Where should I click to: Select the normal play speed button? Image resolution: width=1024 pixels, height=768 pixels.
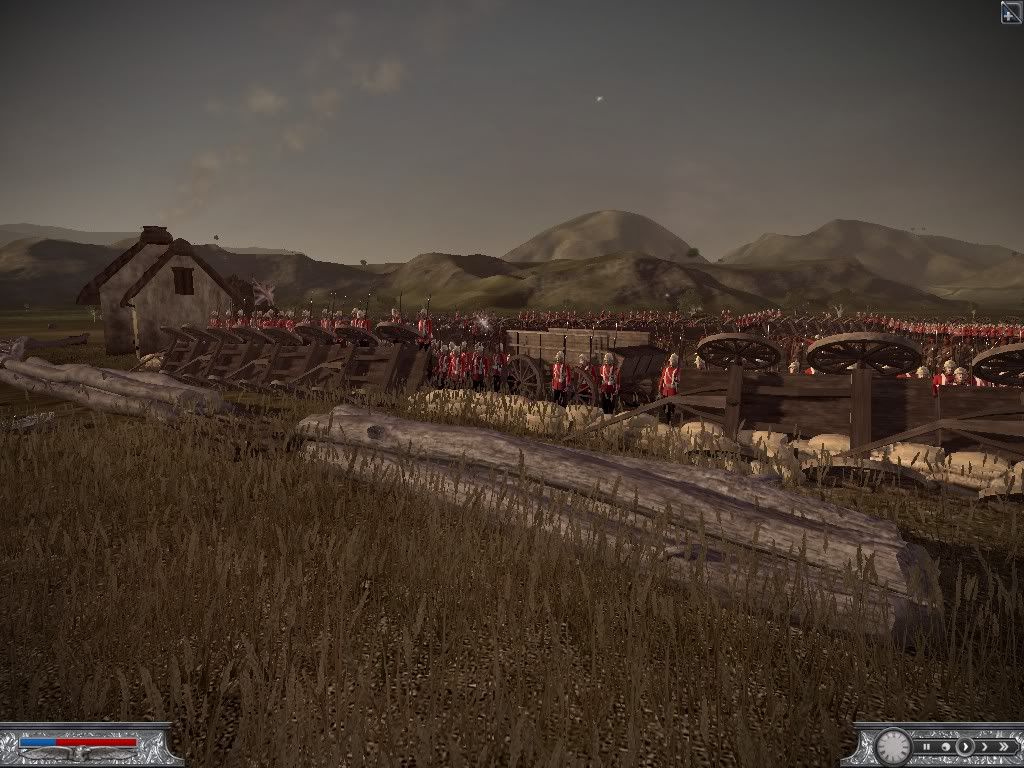click(x=965, y=747)
